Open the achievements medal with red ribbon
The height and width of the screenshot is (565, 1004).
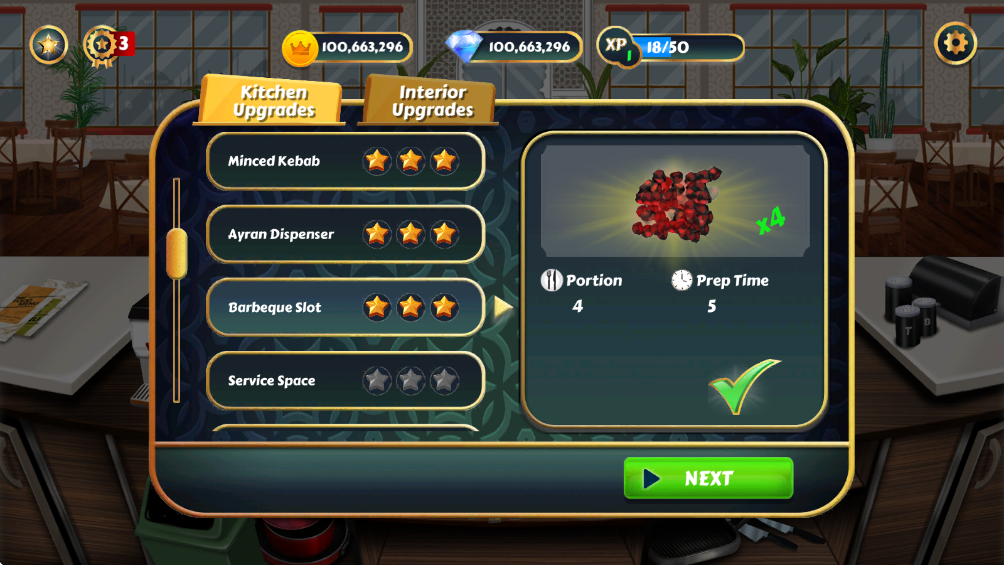click(x=102, y=45)
